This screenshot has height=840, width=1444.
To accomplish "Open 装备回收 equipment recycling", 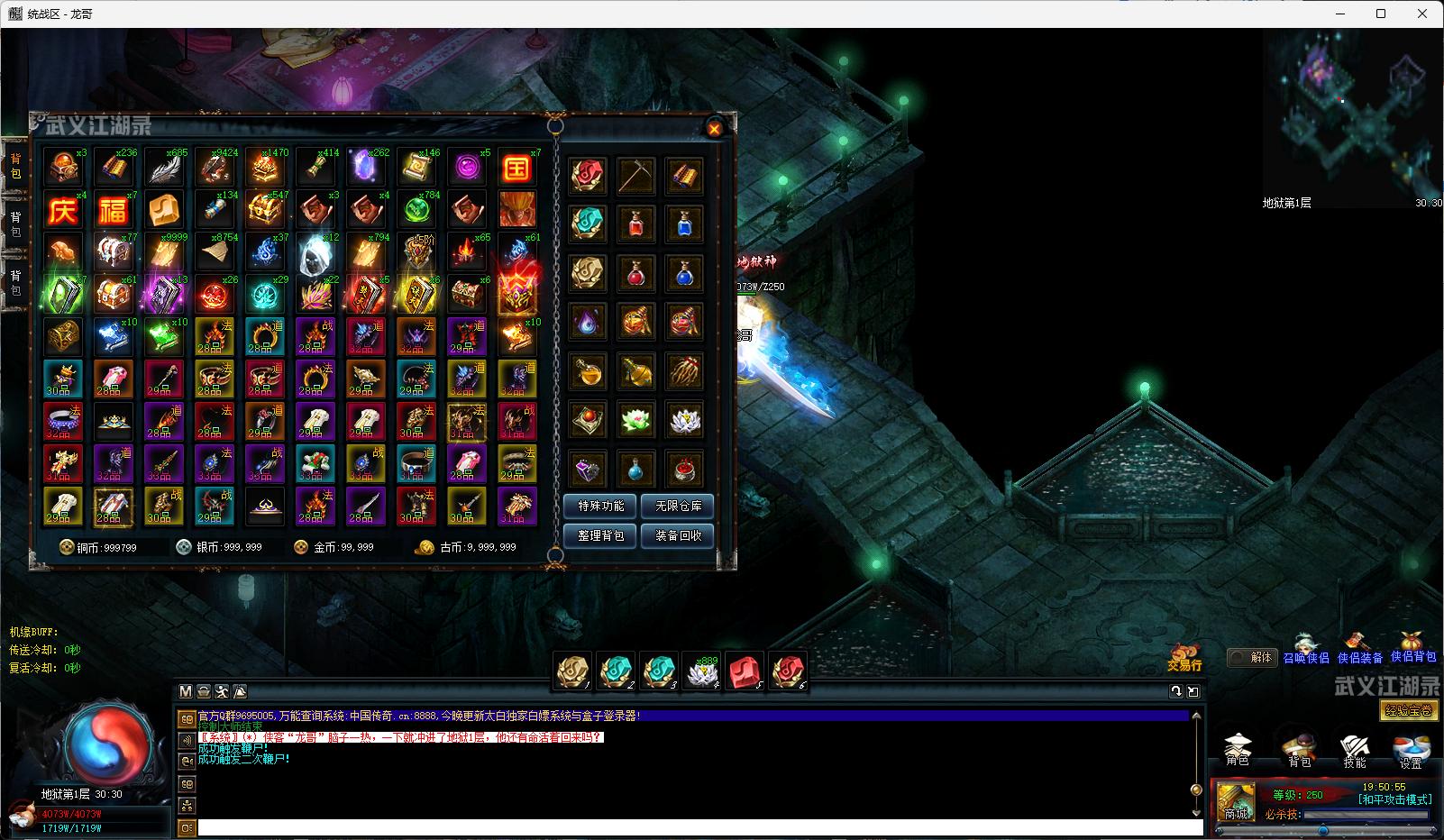I will pos(678,535).
